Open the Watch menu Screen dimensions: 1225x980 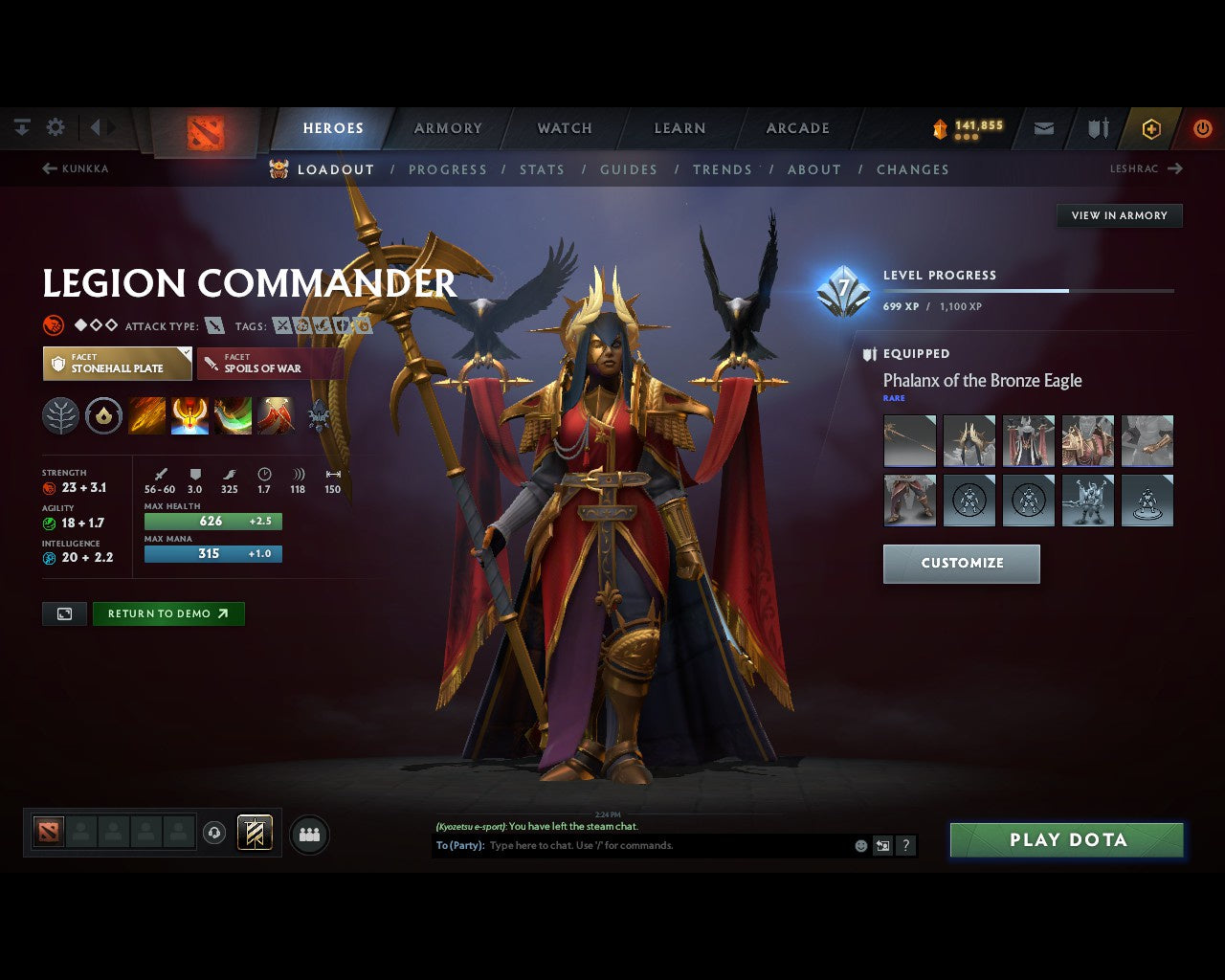564,127
